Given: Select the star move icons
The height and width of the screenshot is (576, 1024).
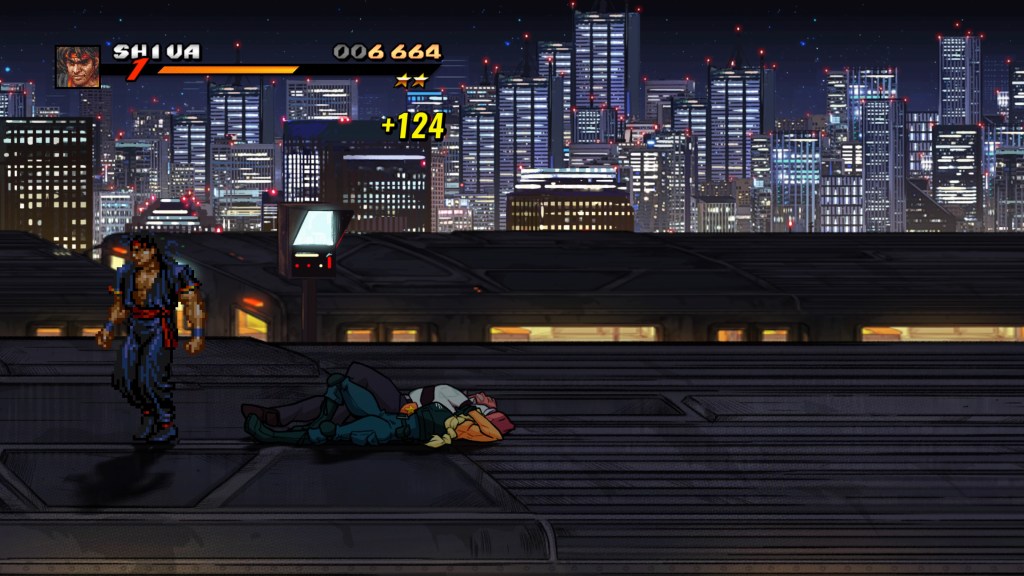Looking at the screenshot, I should click(411, 80).
